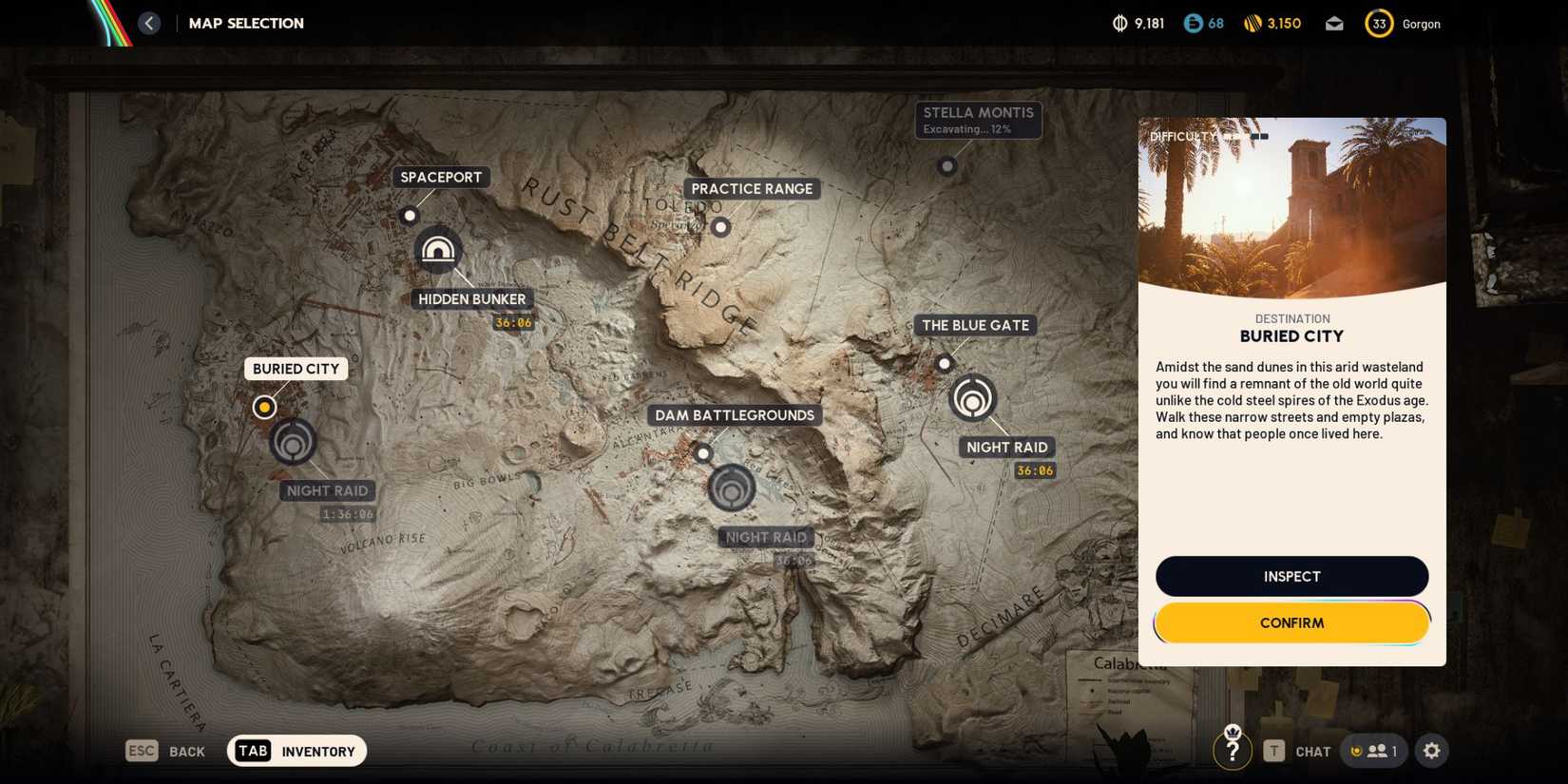This screenshot has width=1568, height=784.
Task: Toggle the Night Raid near The Blue Gate
Action: tap(971, 399)
